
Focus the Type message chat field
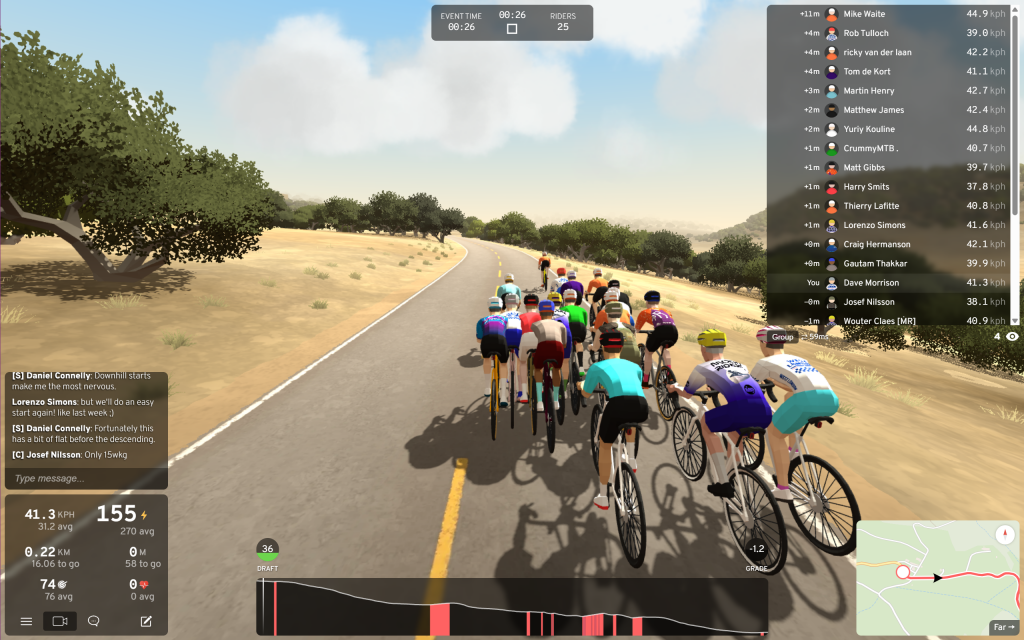tap(86, 478)
